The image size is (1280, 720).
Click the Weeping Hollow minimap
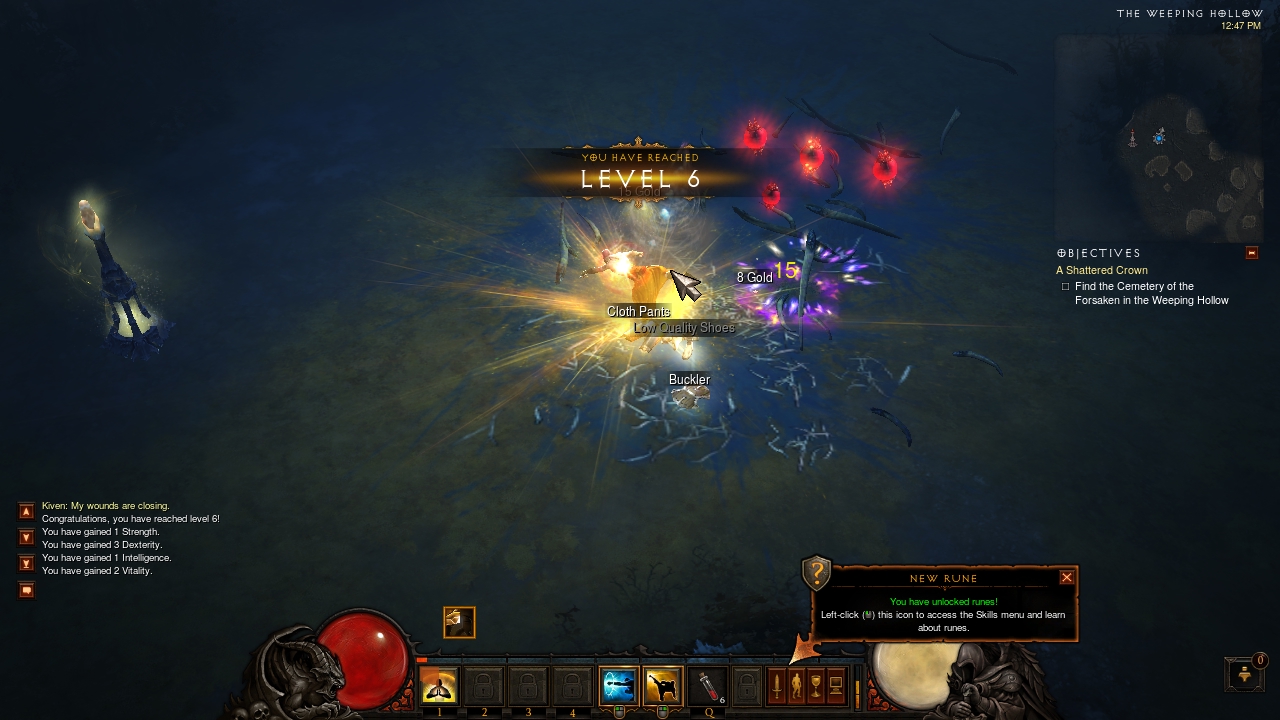coord(1159,140)
